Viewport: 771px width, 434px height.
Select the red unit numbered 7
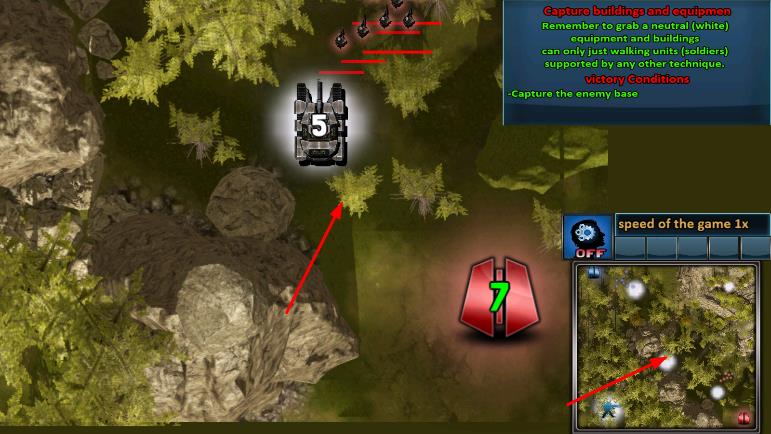point(499,295)
